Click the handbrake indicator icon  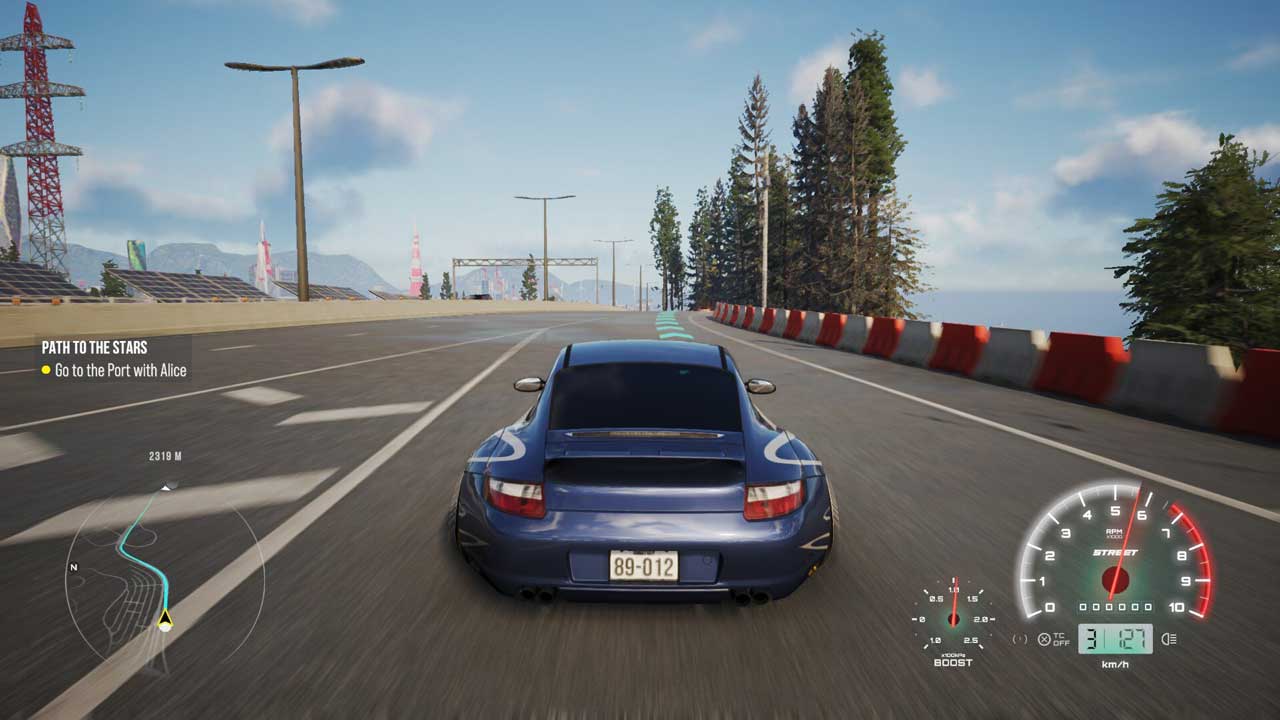point(1021,639)
